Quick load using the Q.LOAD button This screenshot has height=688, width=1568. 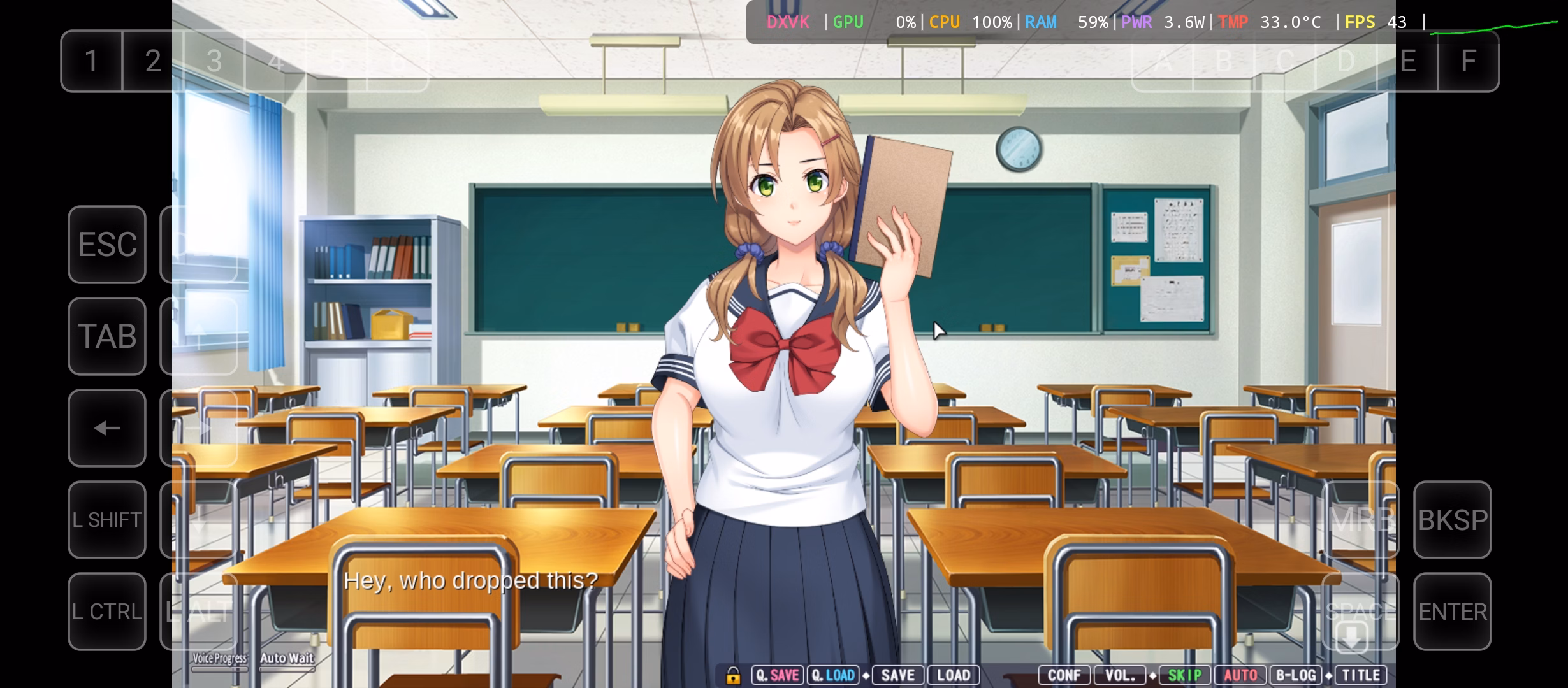click(x=833, y=675)
